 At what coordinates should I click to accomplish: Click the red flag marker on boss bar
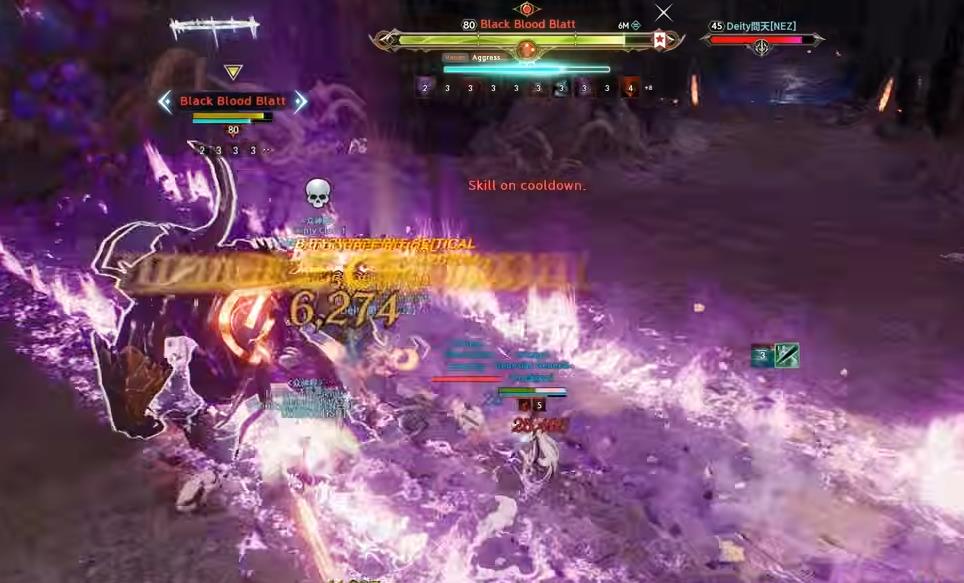[660, 40]
